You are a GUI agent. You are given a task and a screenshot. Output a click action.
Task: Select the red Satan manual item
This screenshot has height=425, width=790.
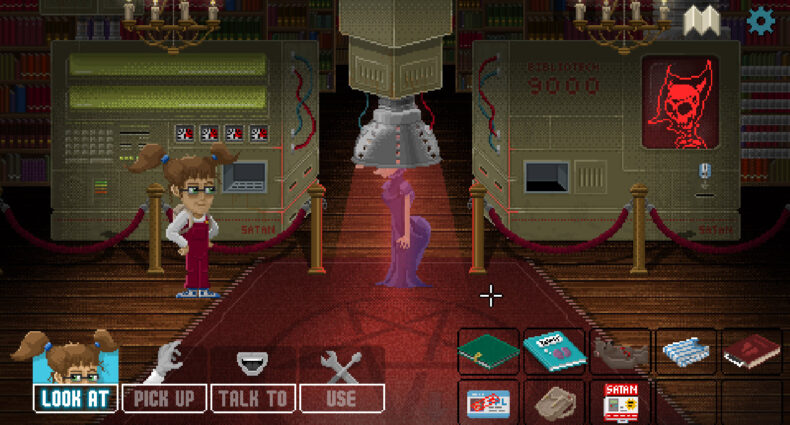click(620, 402)
